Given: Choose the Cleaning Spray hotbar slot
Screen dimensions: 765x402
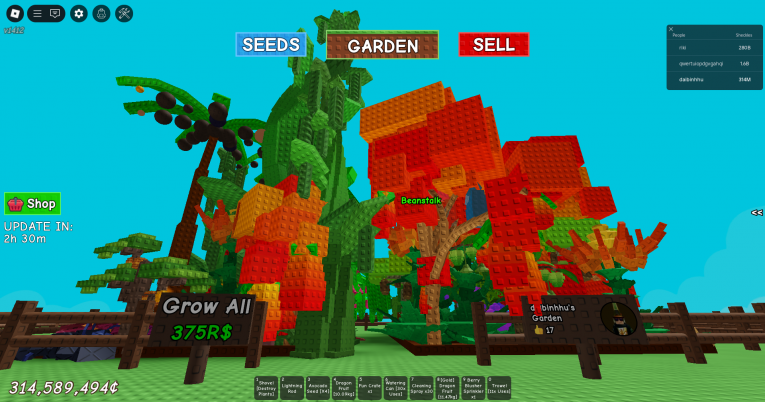Looking at the screenshot, I should (x=420, y=388).
